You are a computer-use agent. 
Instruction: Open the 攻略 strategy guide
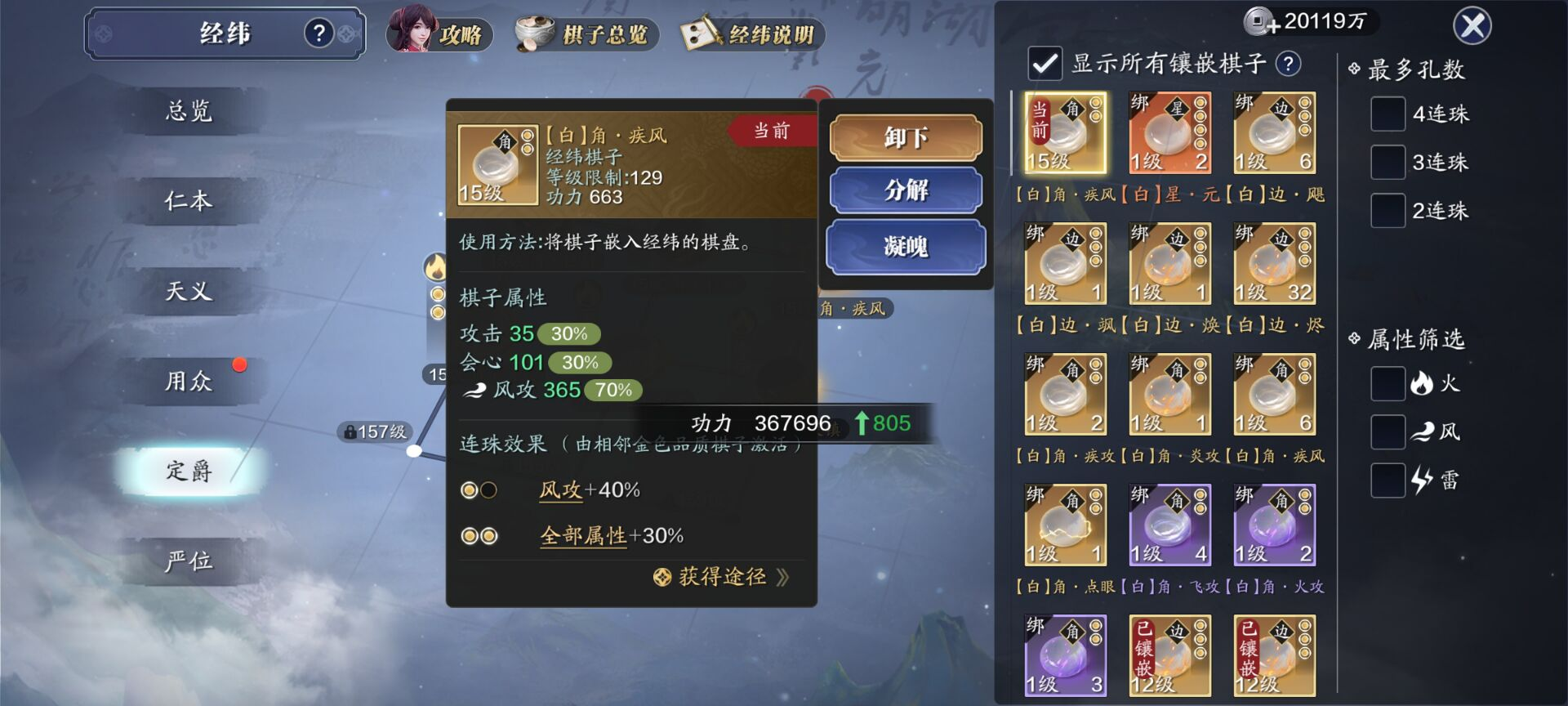pos(439,34)
